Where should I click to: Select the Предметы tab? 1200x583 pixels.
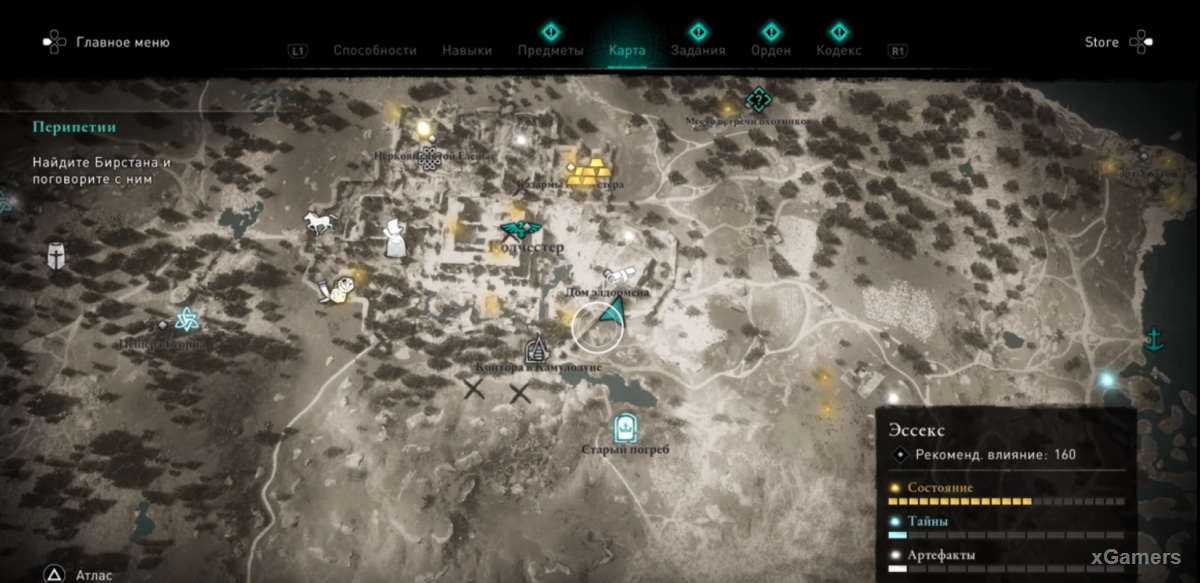pyautogui.click(x=551, y=50)
